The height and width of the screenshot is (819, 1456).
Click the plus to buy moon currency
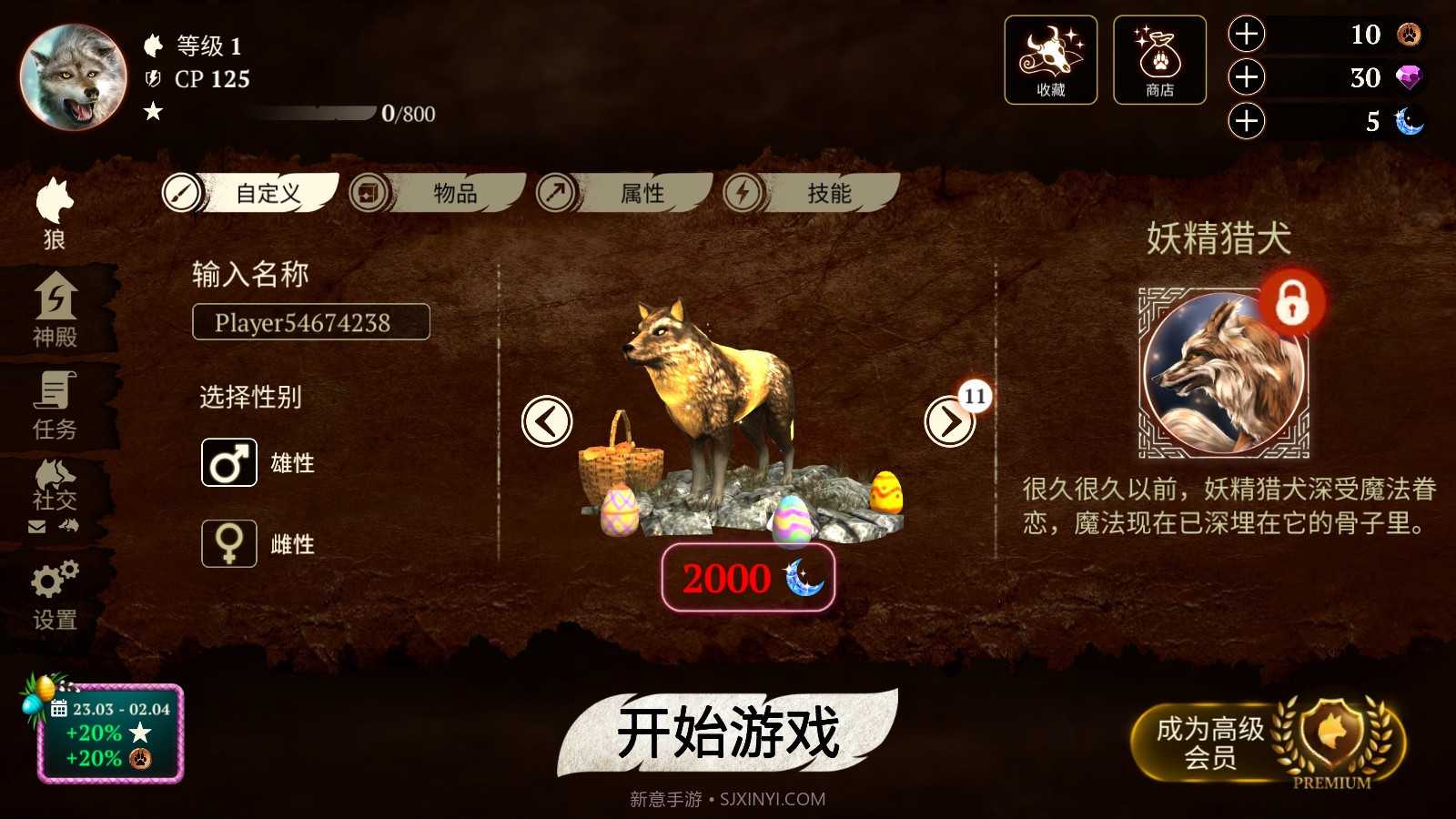coord(1246,120)
